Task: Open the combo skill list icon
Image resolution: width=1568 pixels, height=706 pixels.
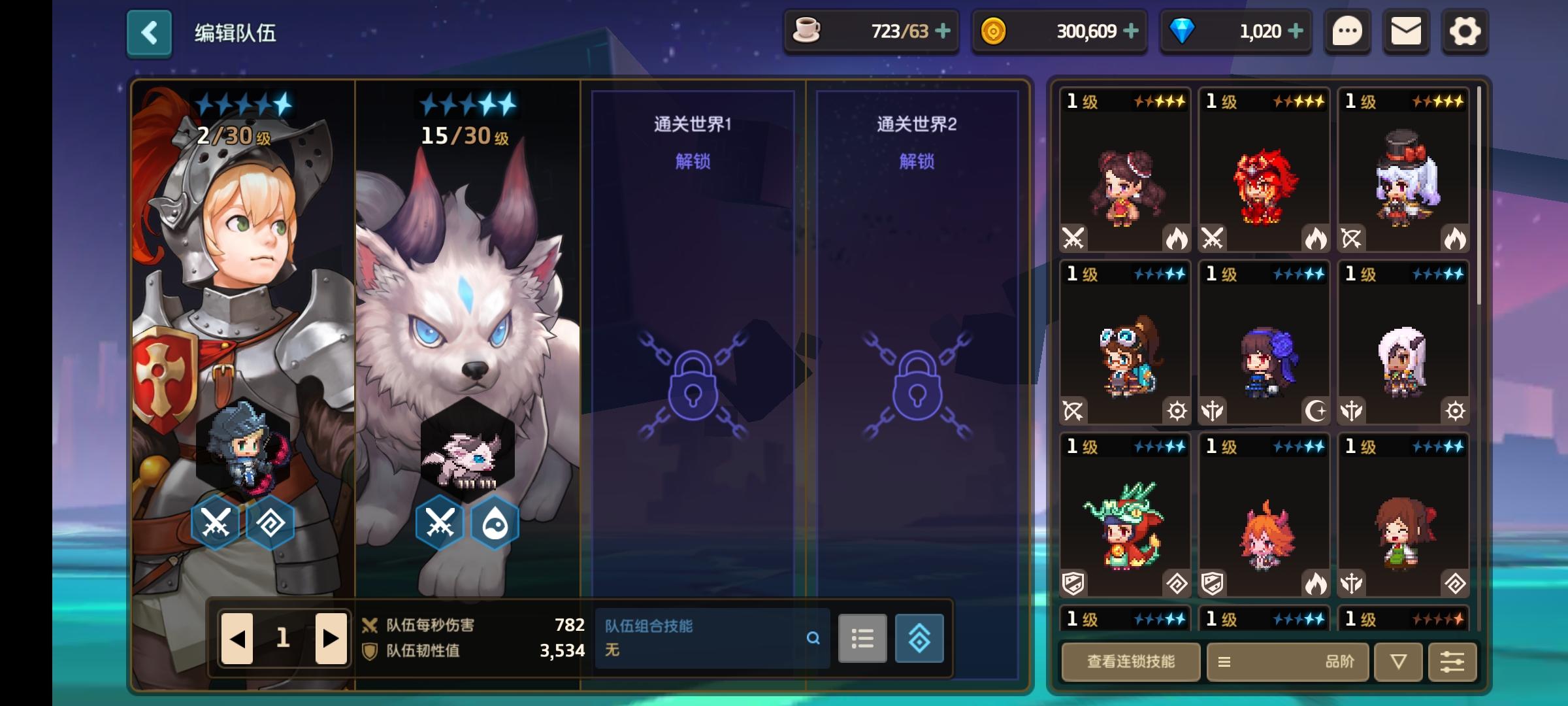Action: coord(862,639)
